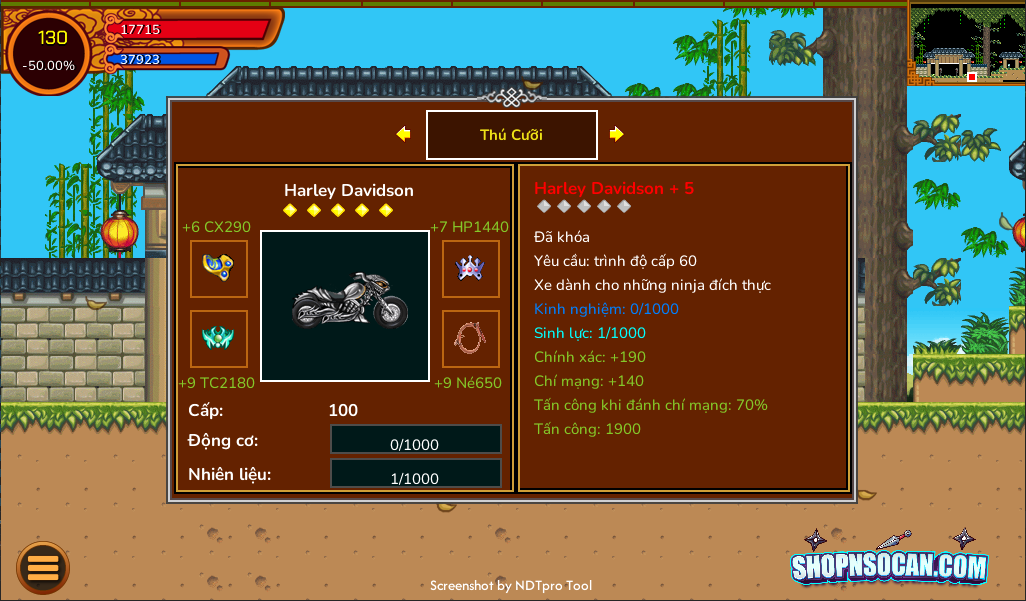The height and width of the screenshot is (601, 1026).
Task: Open the level 130 character badge
Action: click(50, 52)
